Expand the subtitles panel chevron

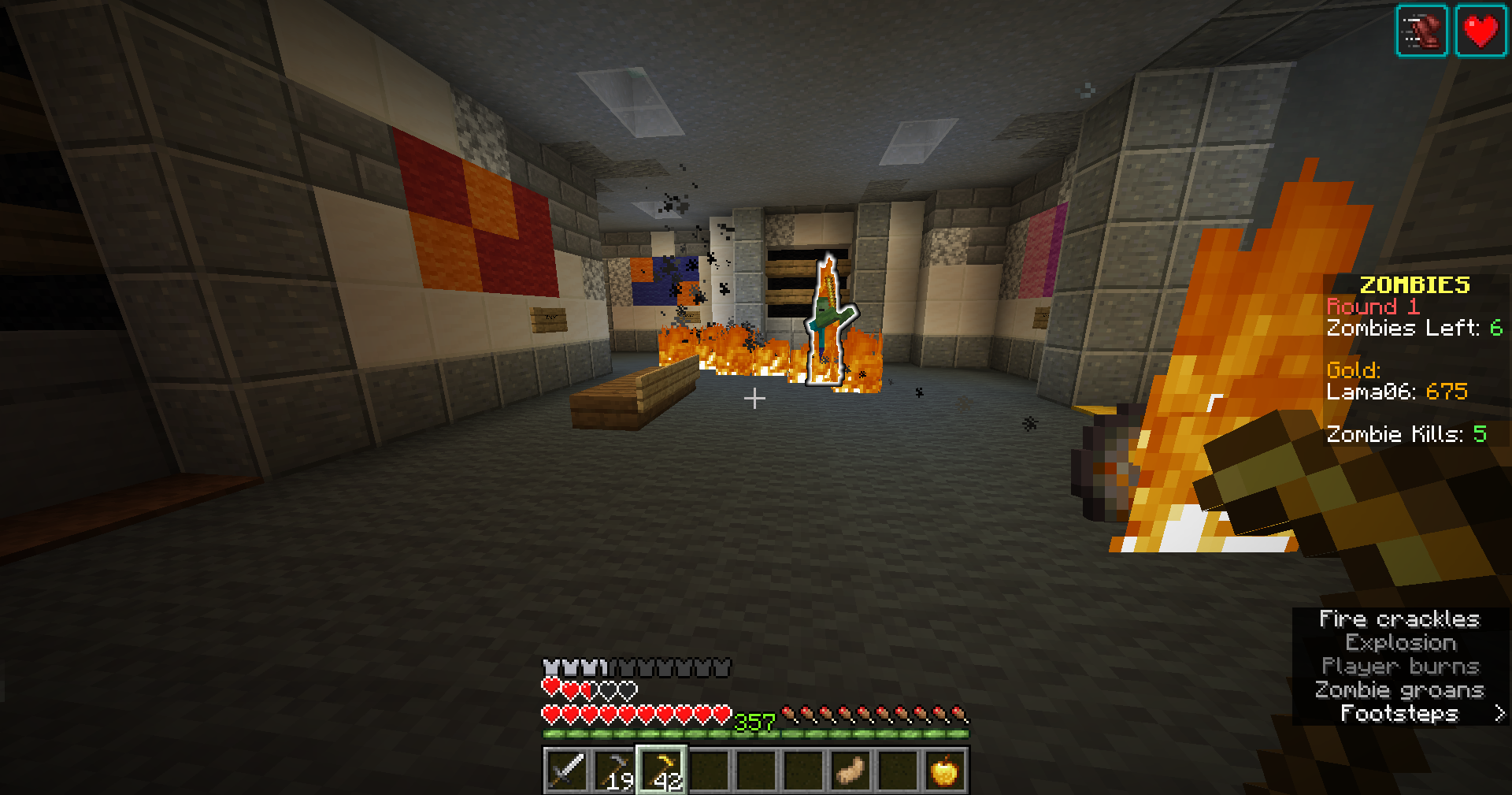(1500, 712)
